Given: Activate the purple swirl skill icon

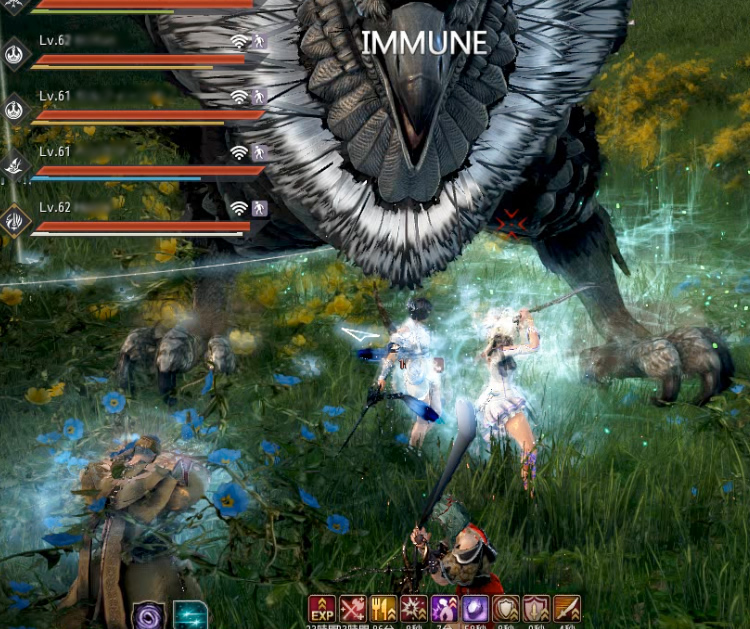Looking at the screenshot, I should [x=148, y=615].
